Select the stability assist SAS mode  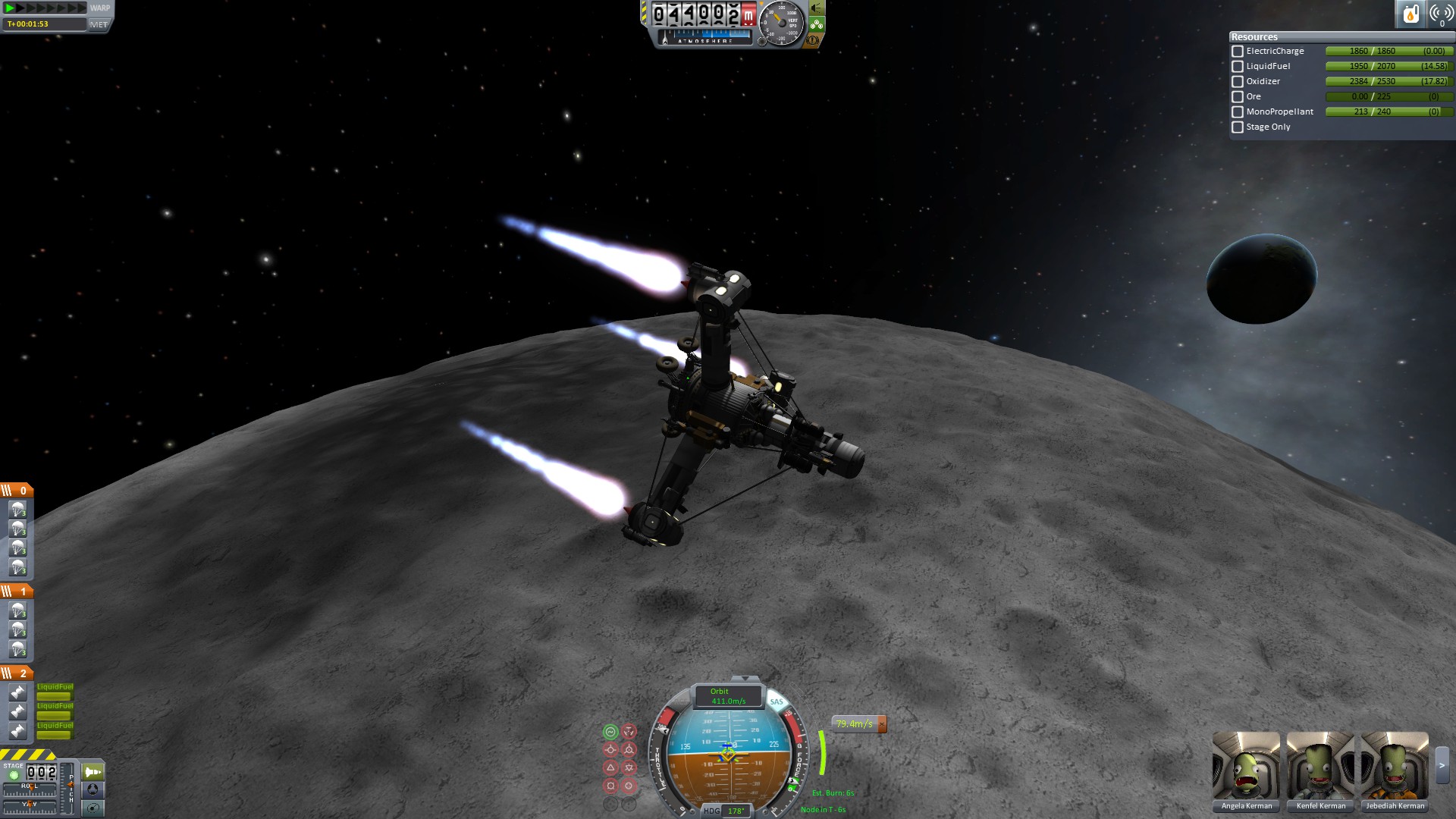(610, 732)
